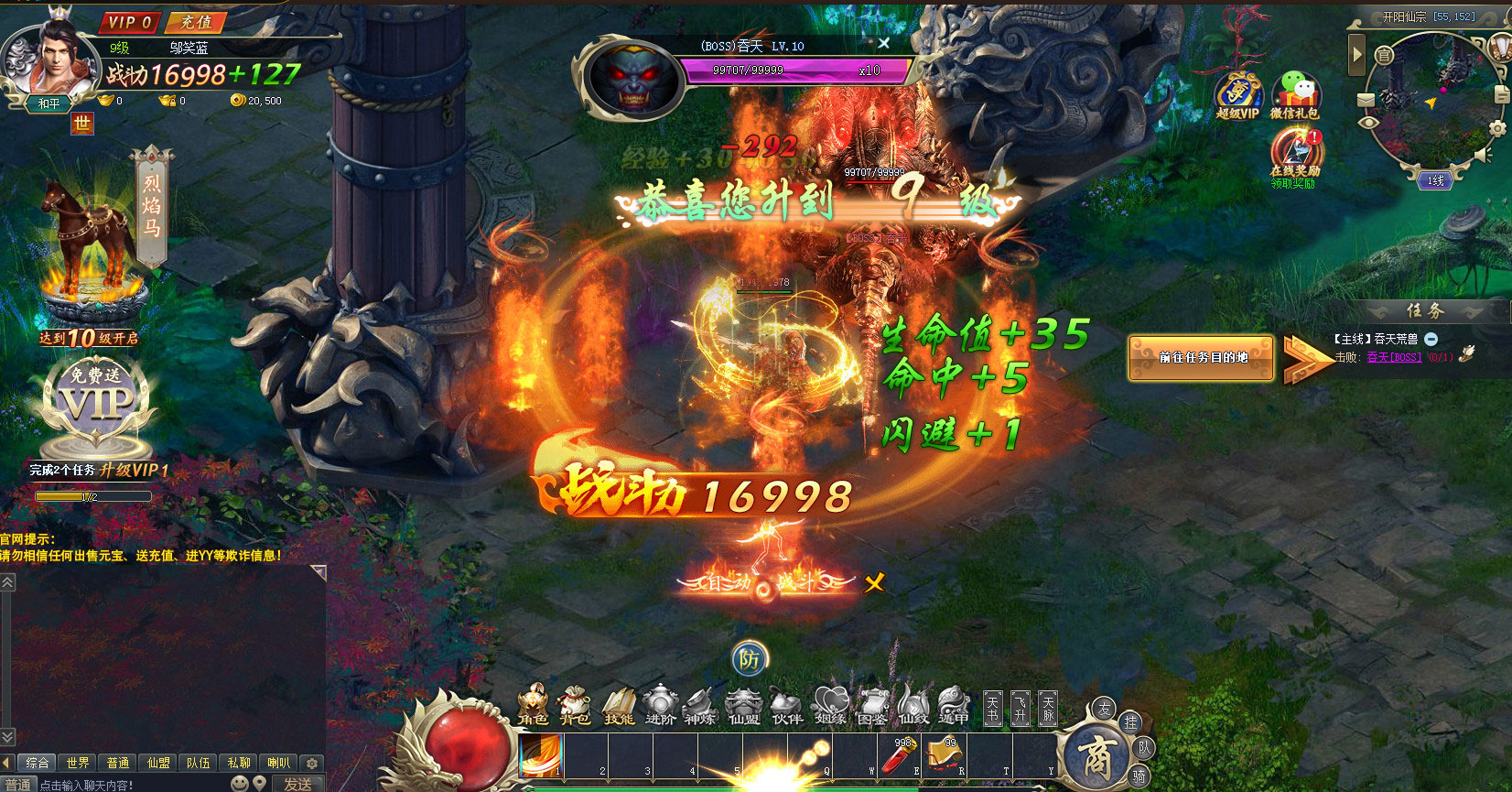Focus the chat text input field
This screenshot has height=792, width=1512.
tap(128, 785)
